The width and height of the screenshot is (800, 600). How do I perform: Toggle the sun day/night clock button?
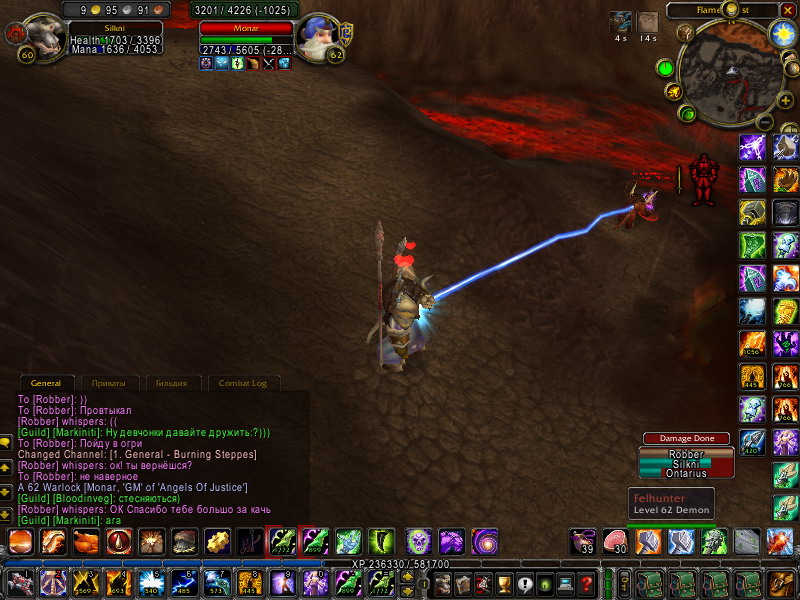tap(782, 34)
